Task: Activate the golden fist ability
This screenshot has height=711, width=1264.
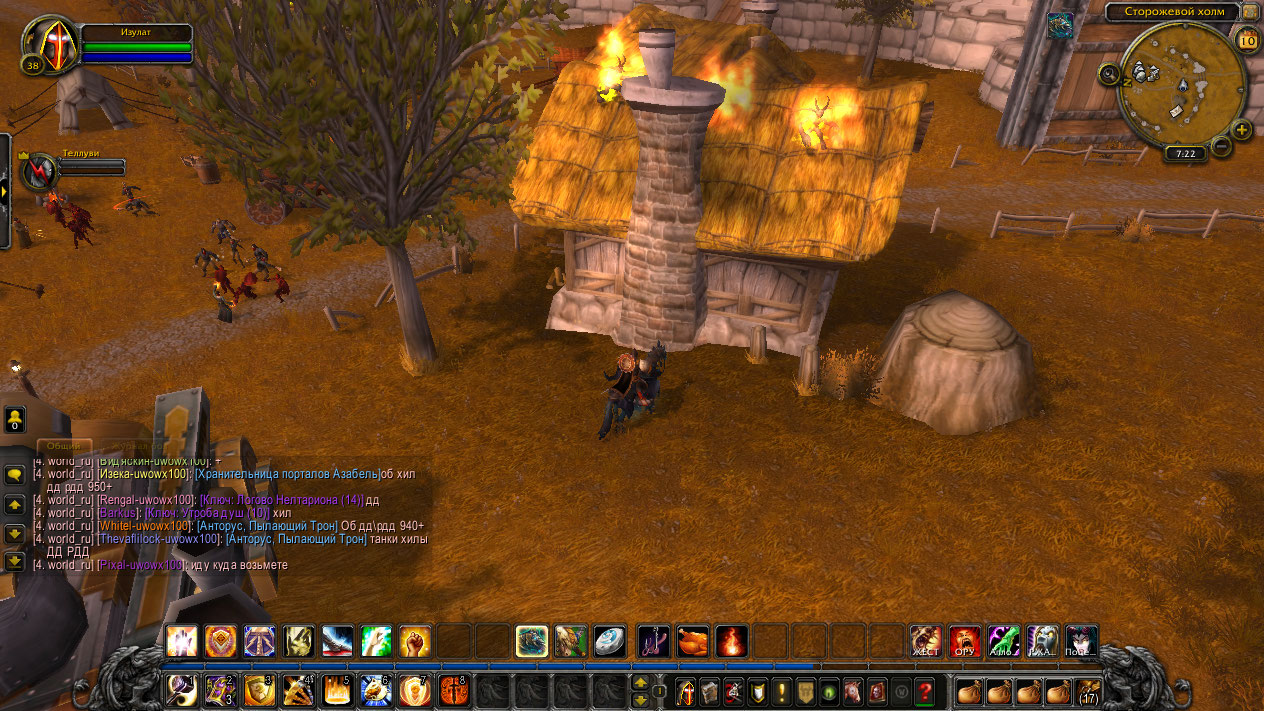Action: pos(415,641)
